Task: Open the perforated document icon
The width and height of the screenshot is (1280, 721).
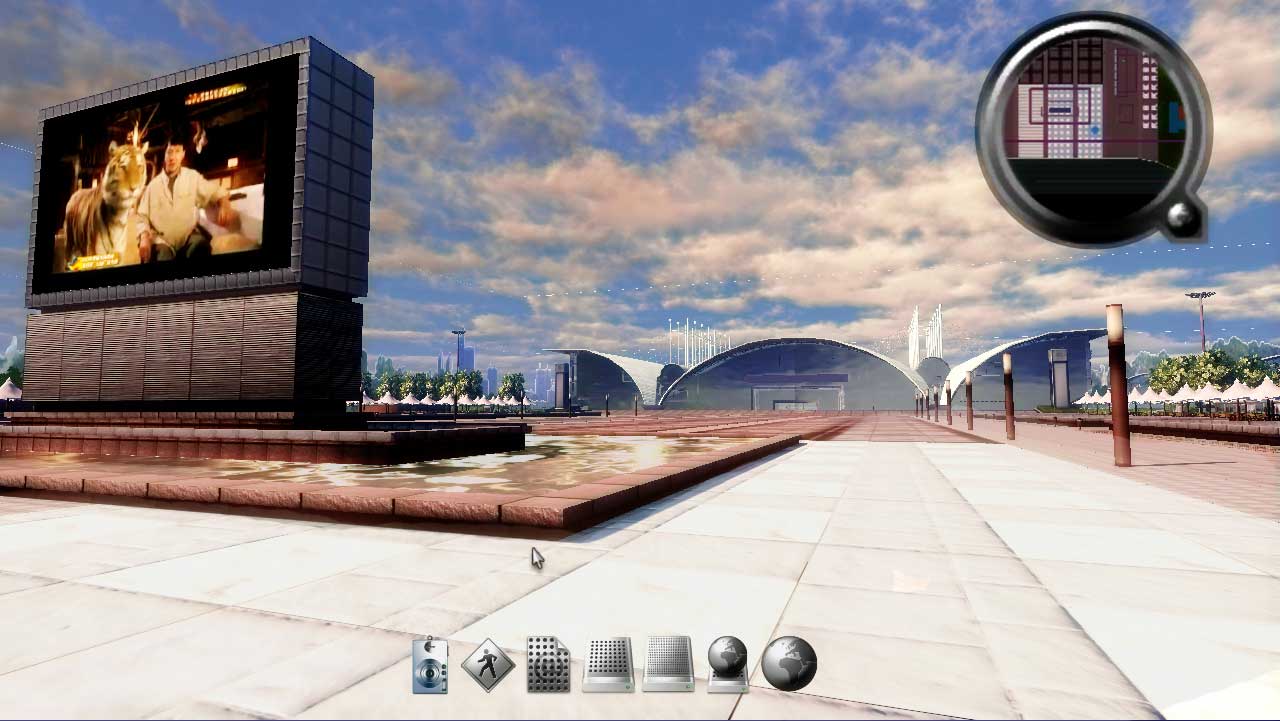Action: point(548,664)
